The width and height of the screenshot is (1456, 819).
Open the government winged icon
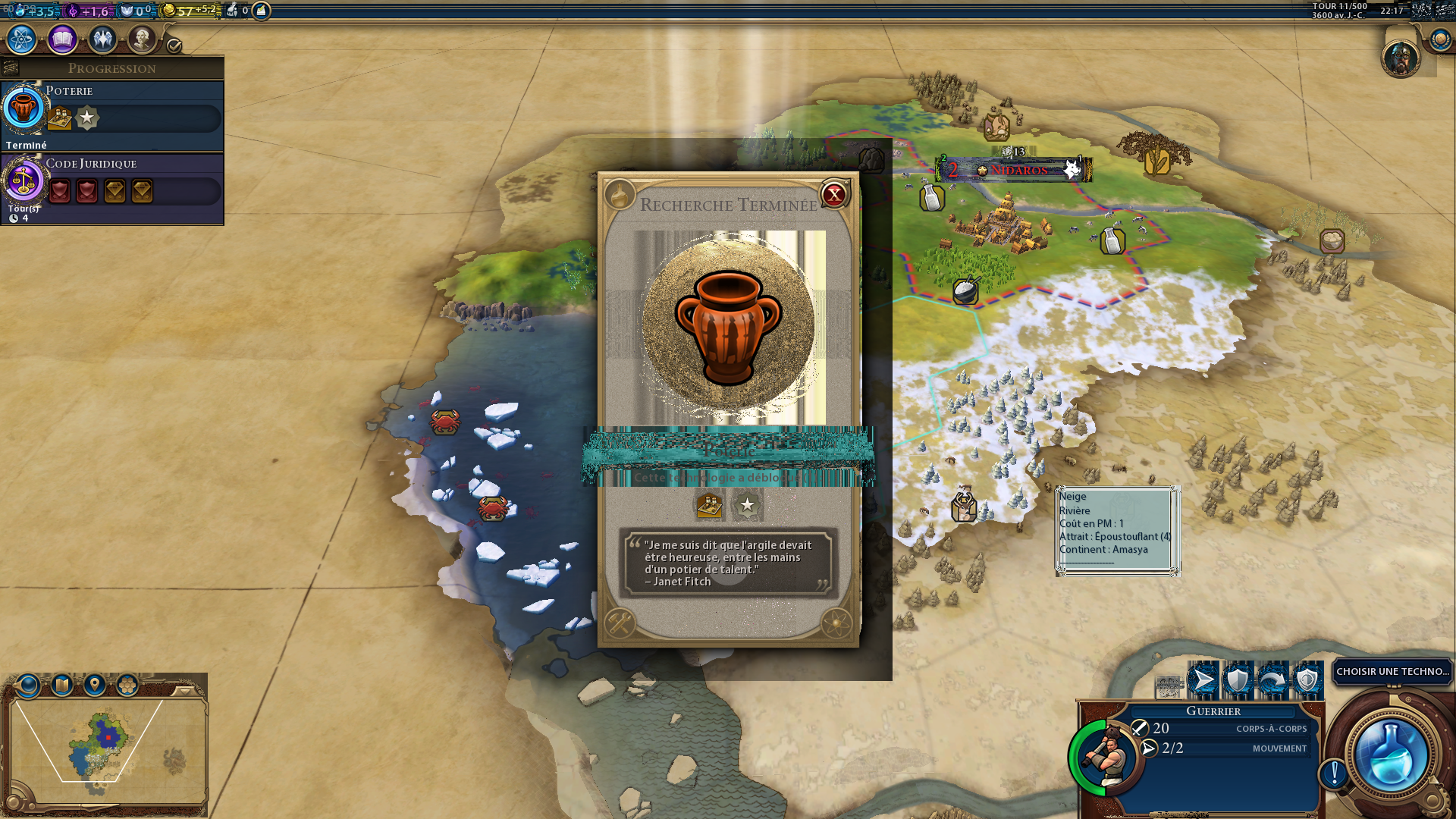pos(102,39)
